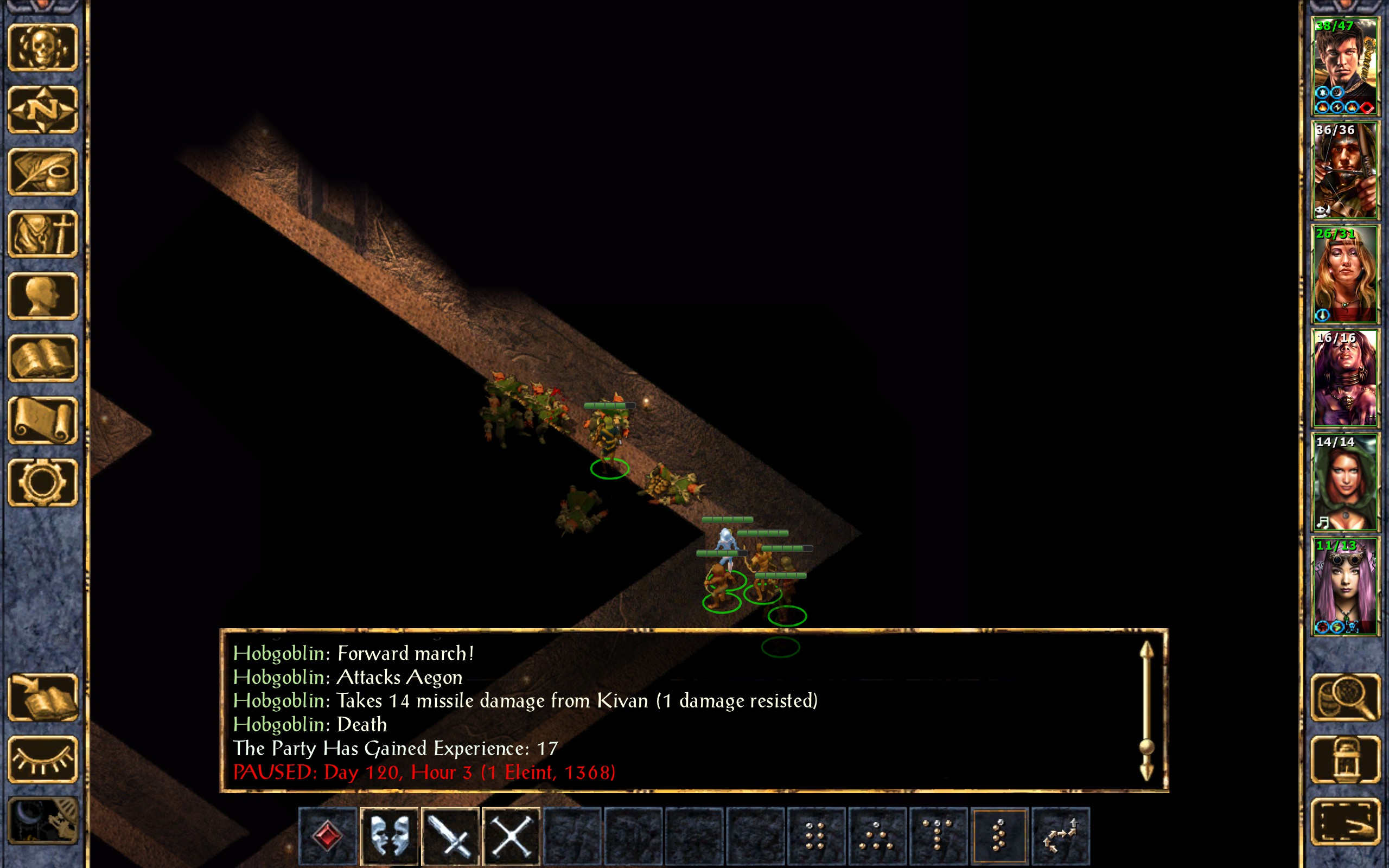Open the mage spellbook
Screen dimensions: 1389x868
(x=43, y=358)
